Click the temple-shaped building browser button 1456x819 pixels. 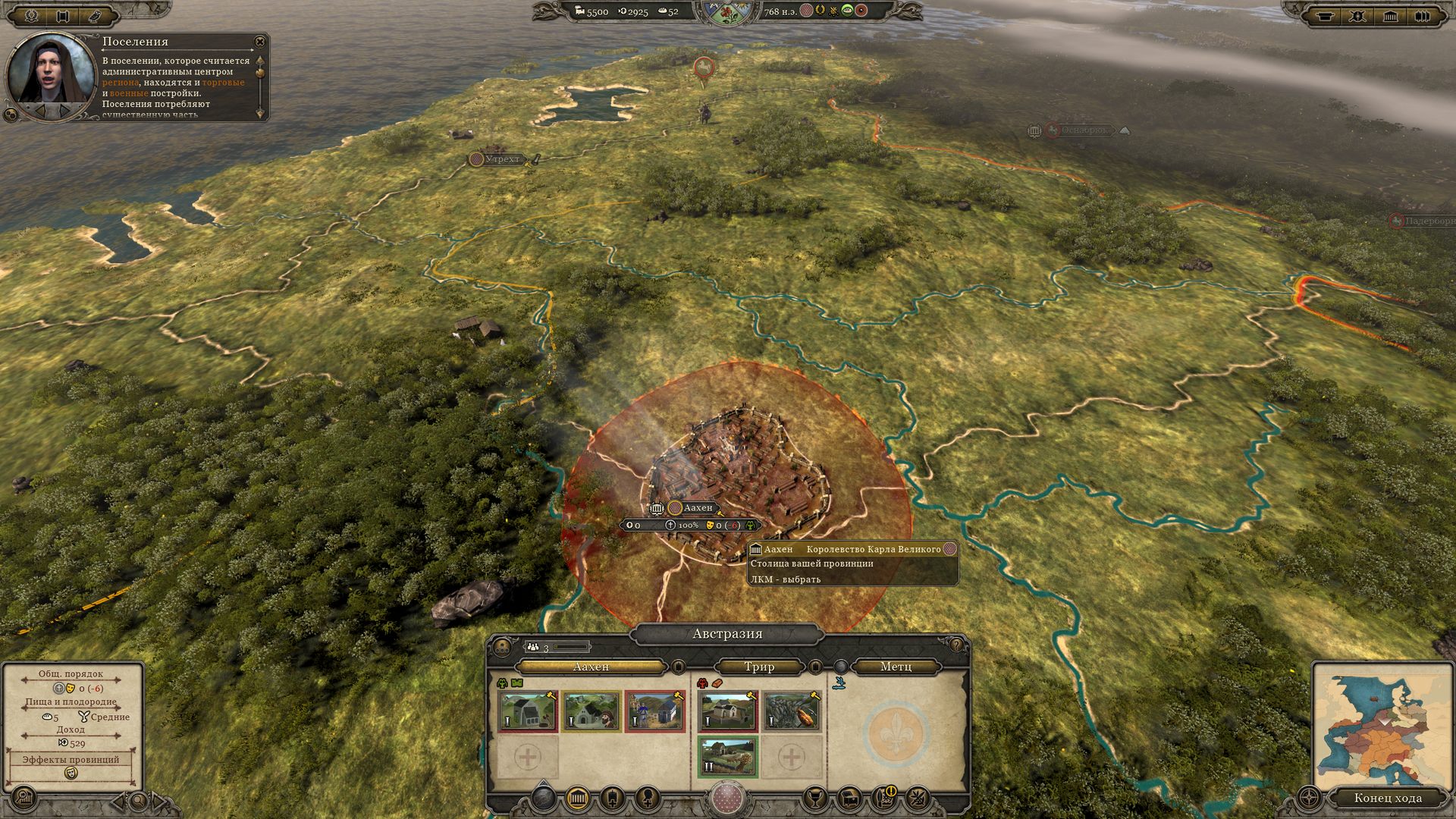pos(578,798)
